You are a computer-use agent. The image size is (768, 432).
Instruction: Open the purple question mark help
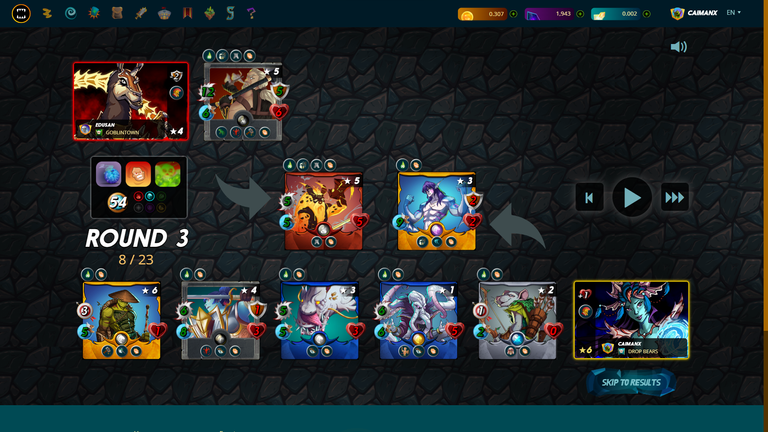pyautogui.click(x=251, y=14)
